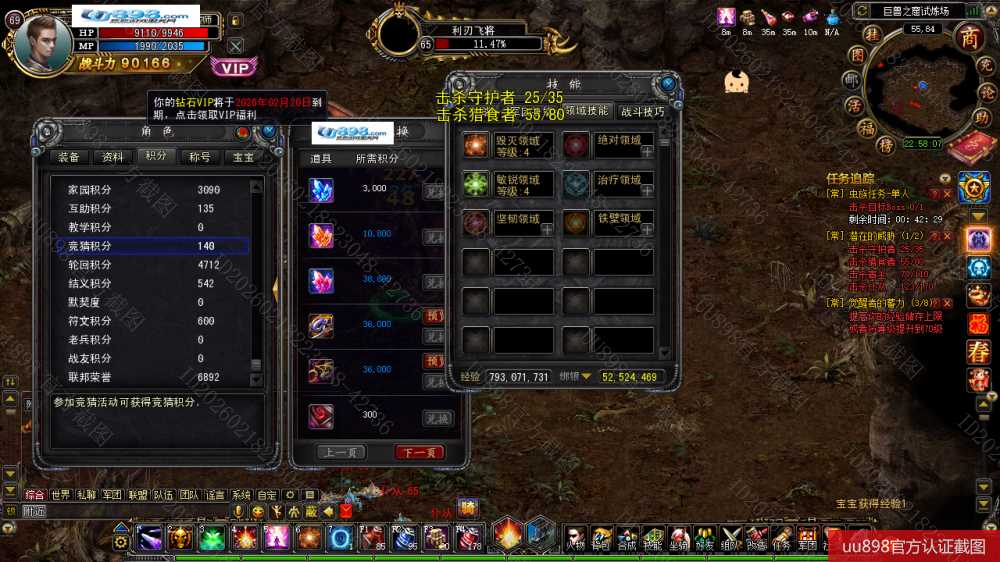Click the 春 festival event icon
The height and width of the screenshot is (562, 1000).
977,352
